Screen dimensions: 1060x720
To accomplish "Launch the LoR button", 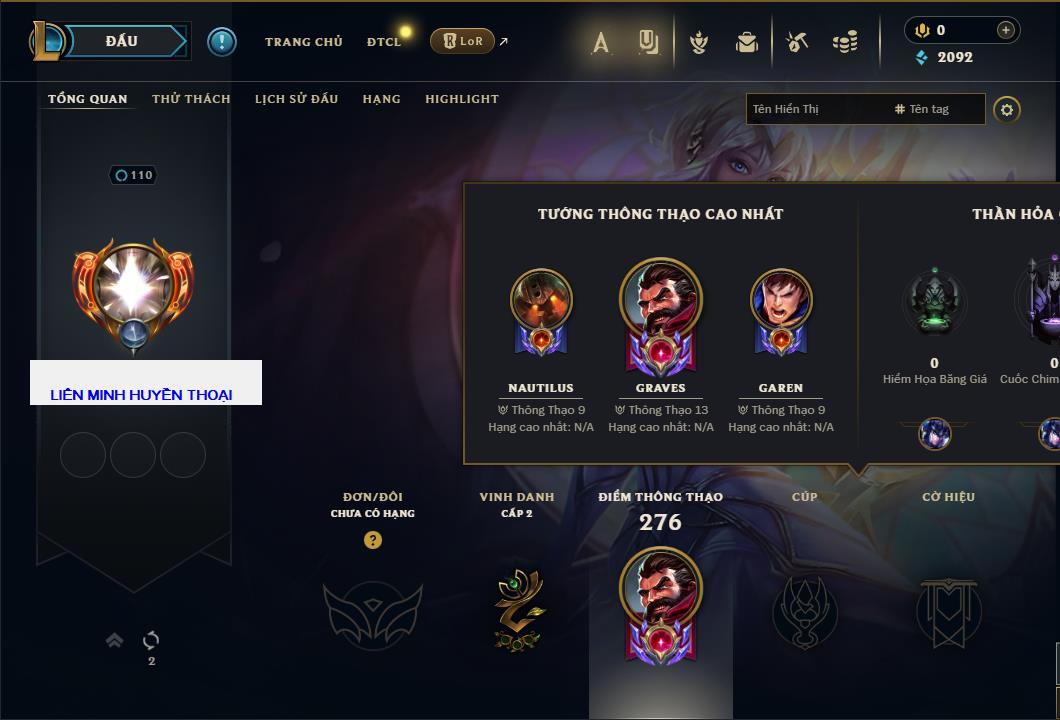I will point(462,41).
